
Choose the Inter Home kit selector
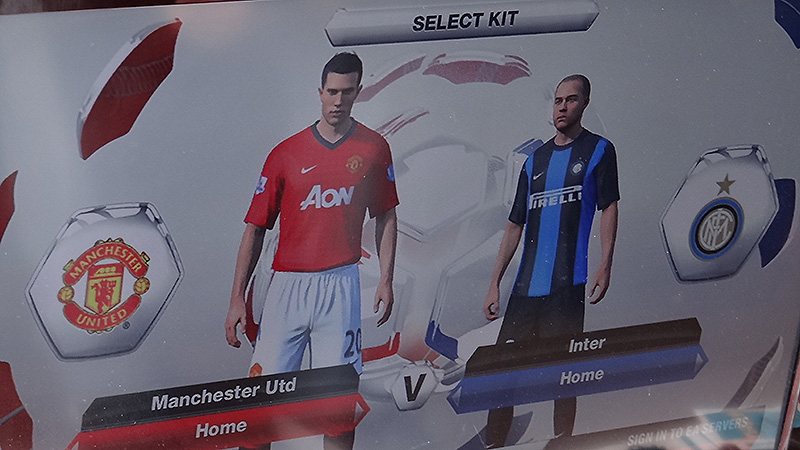[580, 377]
